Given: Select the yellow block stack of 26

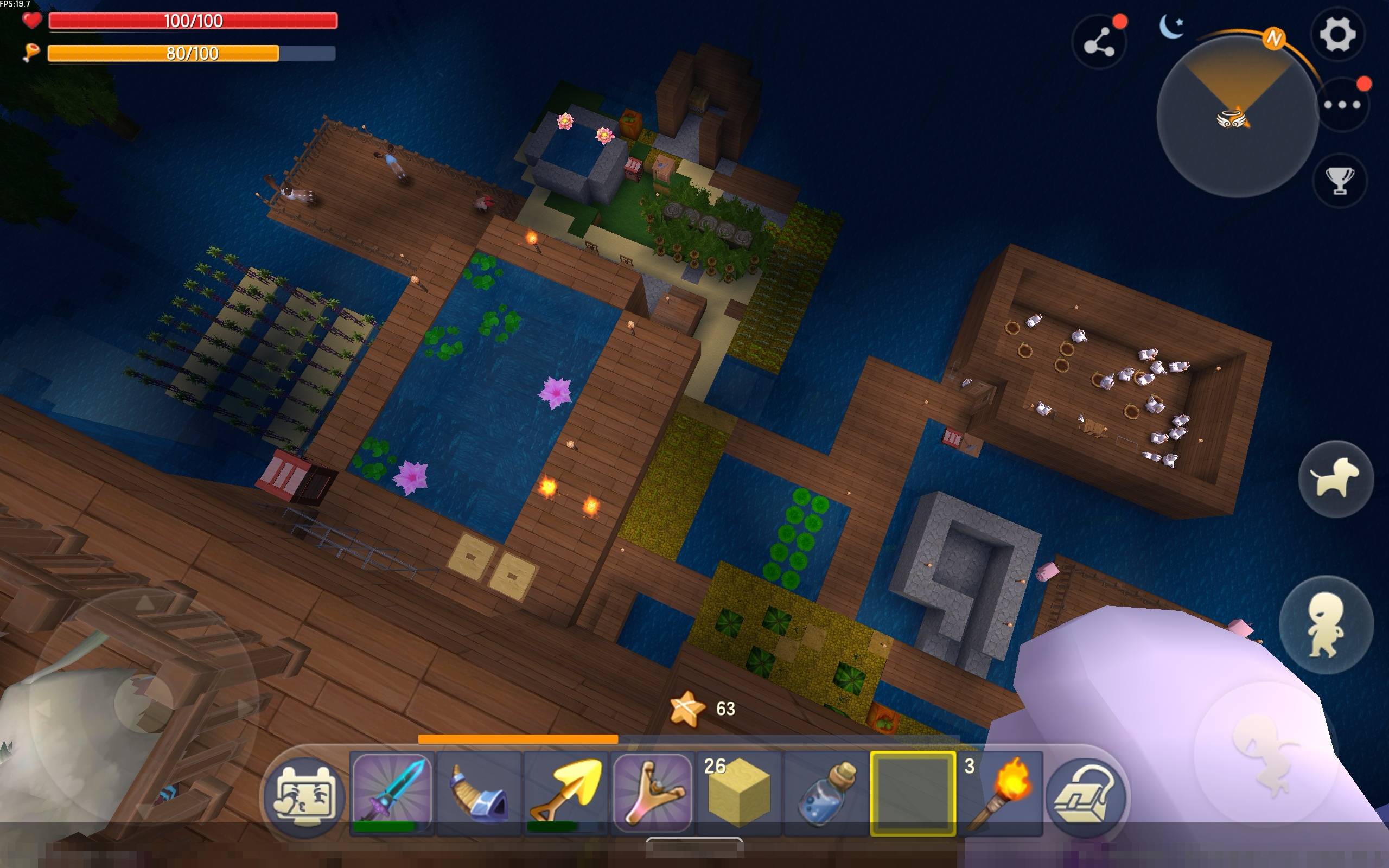Looking at the screenshot, I should [x=740, y=793].
